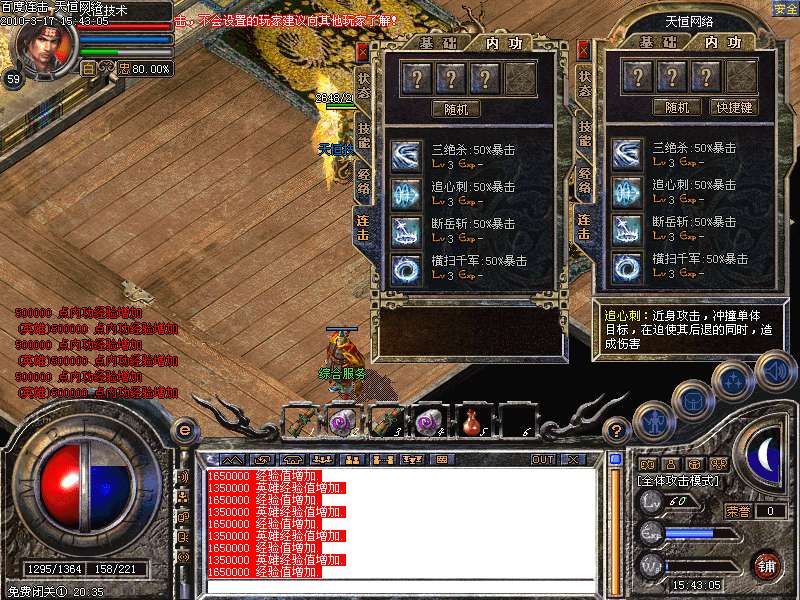The height and width of the screenshot is (600, 800).
Task: Click the 快捷键 shortcut button
Action: (733, 107)
